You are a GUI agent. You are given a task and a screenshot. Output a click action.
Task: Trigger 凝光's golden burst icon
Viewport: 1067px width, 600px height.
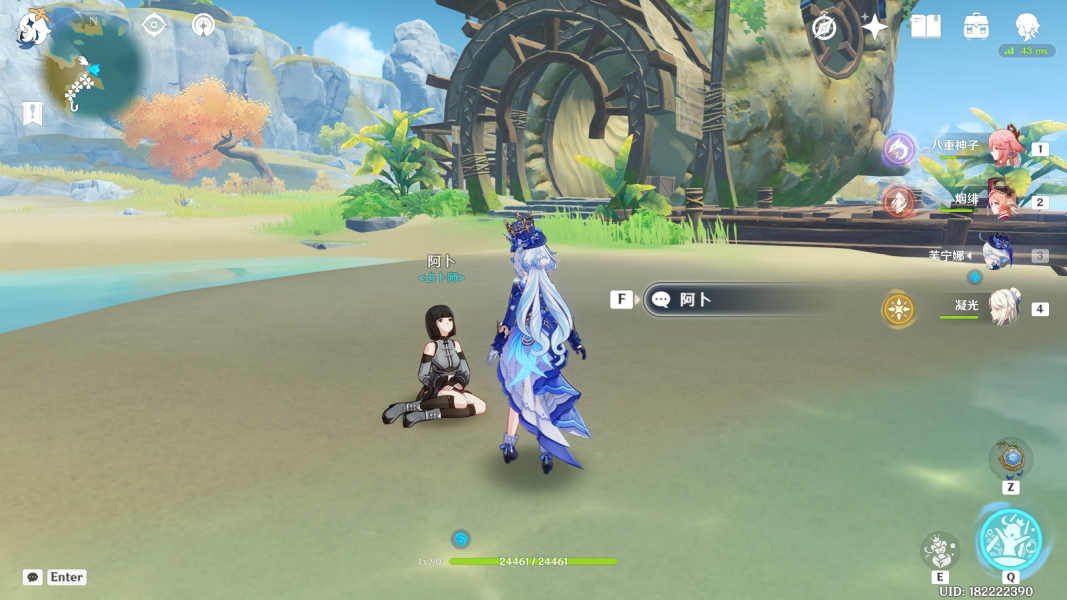pos(898,309)
